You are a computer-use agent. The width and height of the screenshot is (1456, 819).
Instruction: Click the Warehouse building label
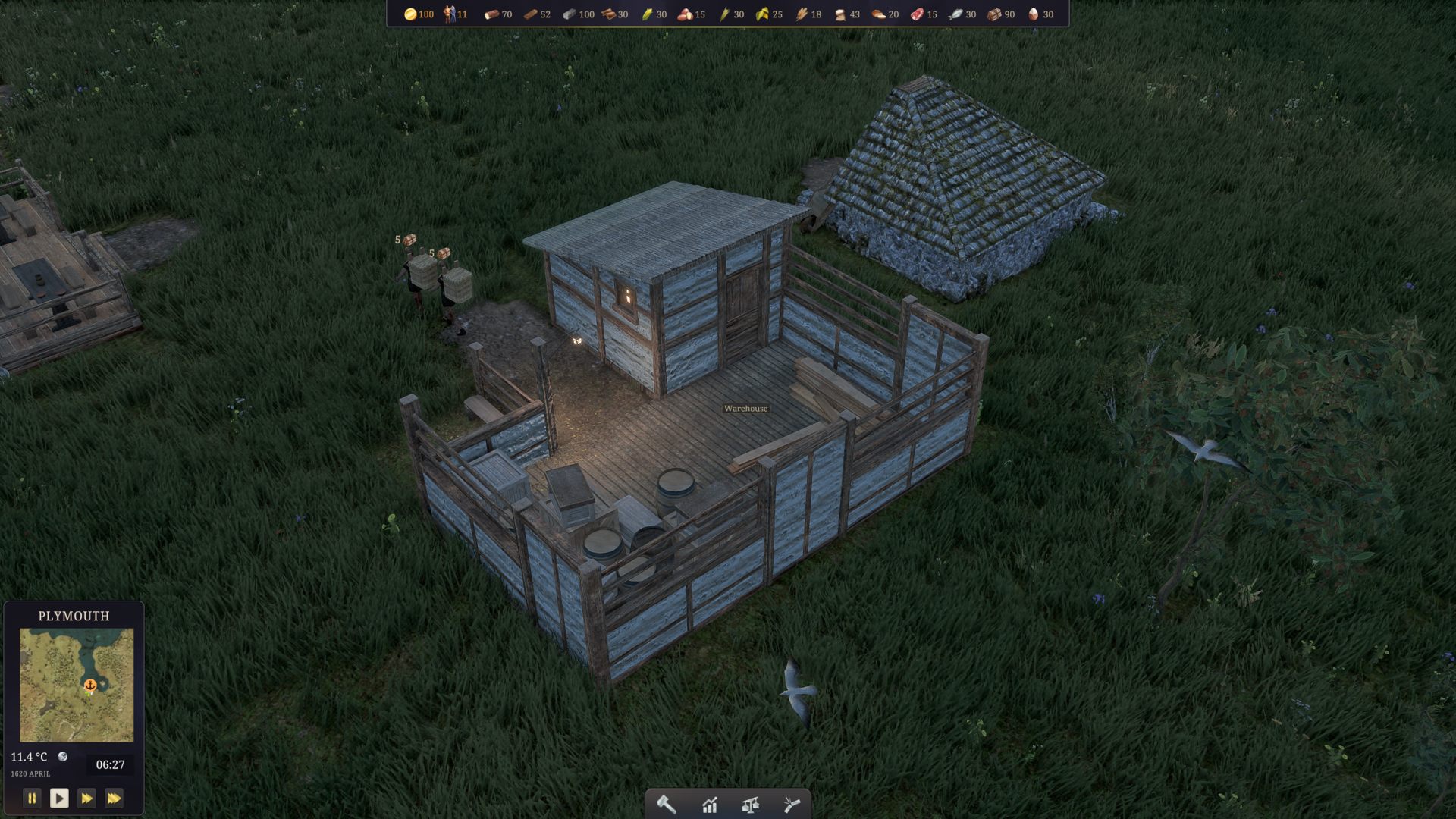click(x=745, y=409)
